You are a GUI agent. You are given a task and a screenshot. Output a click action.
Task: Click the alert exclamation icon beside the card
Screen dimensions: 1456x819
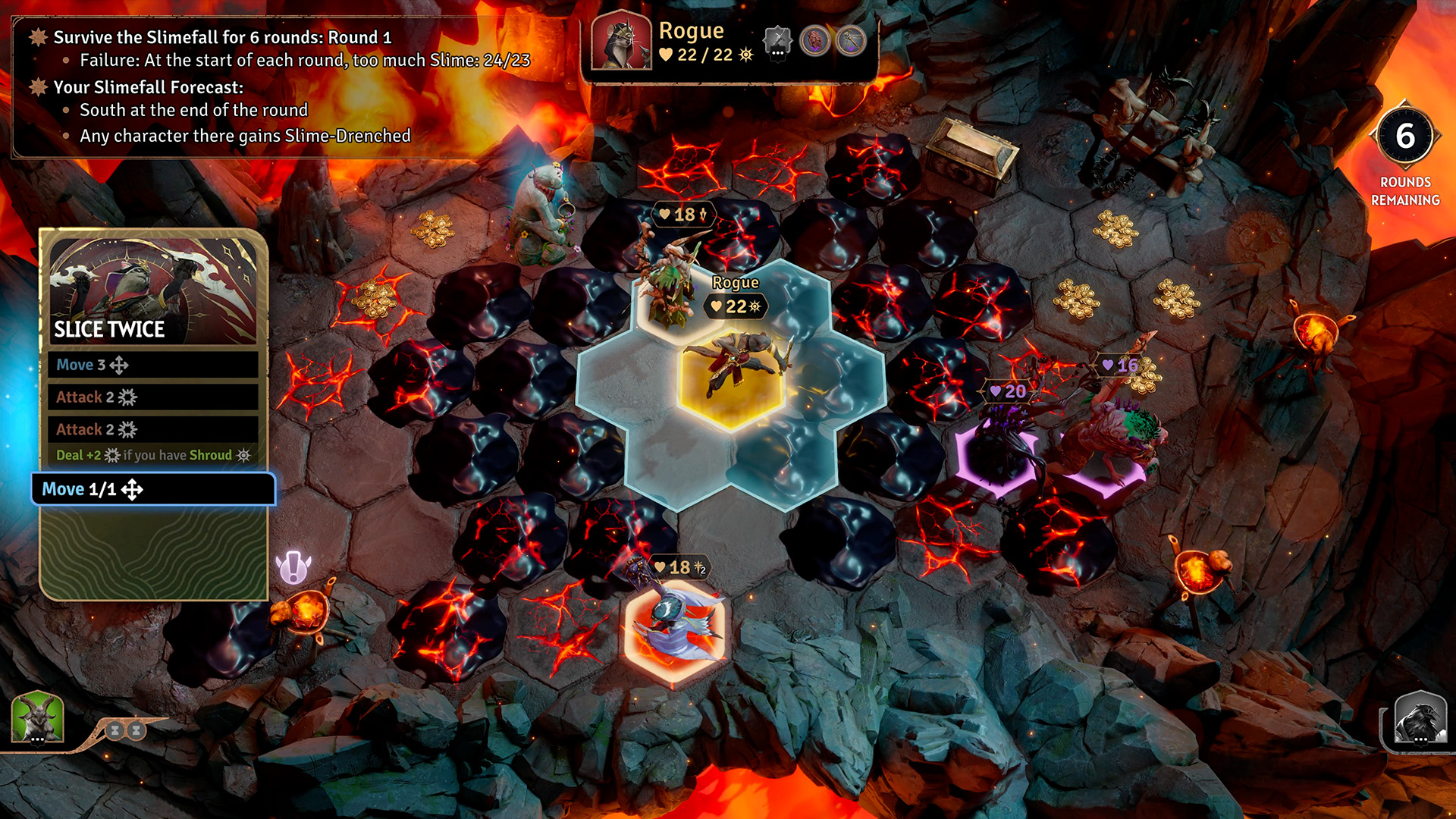[x=293, y=567]
